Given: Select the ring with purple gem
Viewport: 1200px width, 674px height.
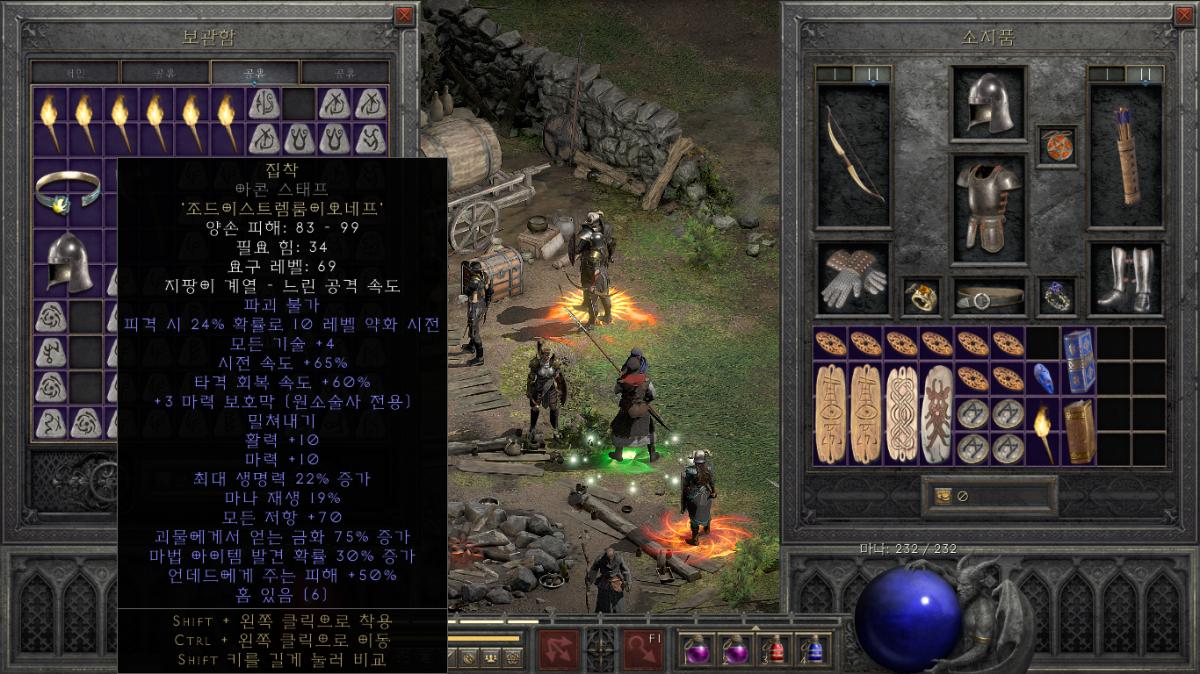Looking at the screenshot, I should 1056,296.
